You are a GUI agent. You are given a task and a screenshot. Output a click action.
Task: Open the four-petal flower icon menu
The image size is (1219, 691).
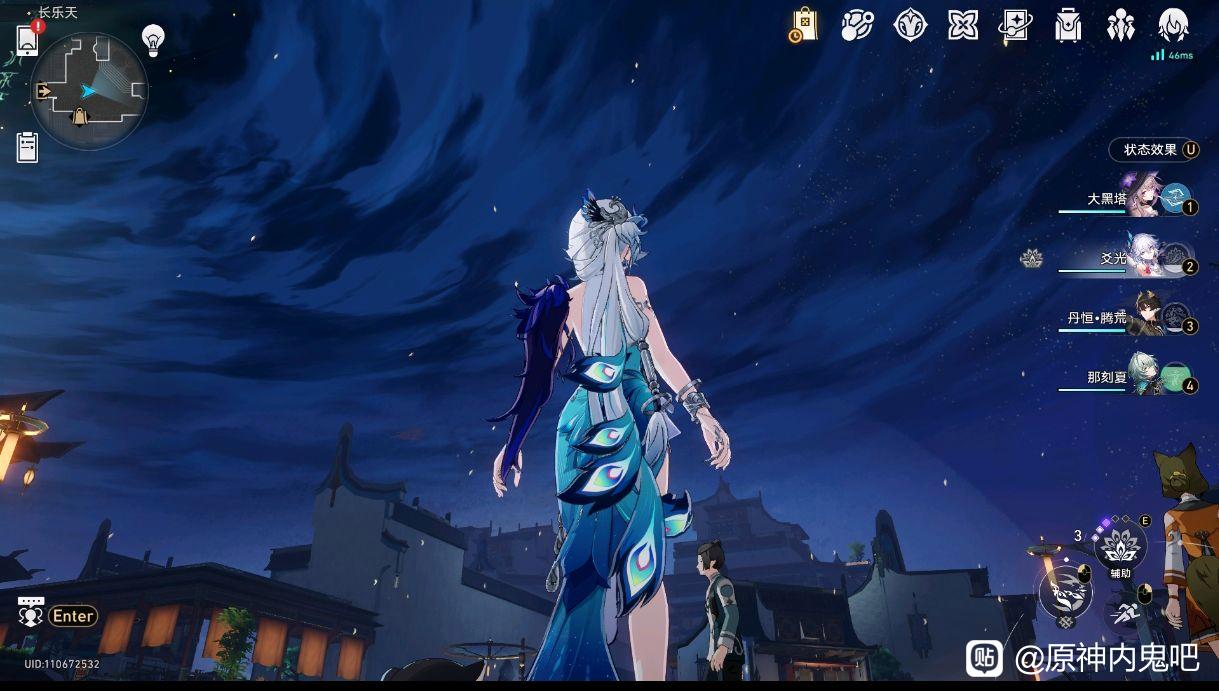point(963,25)
